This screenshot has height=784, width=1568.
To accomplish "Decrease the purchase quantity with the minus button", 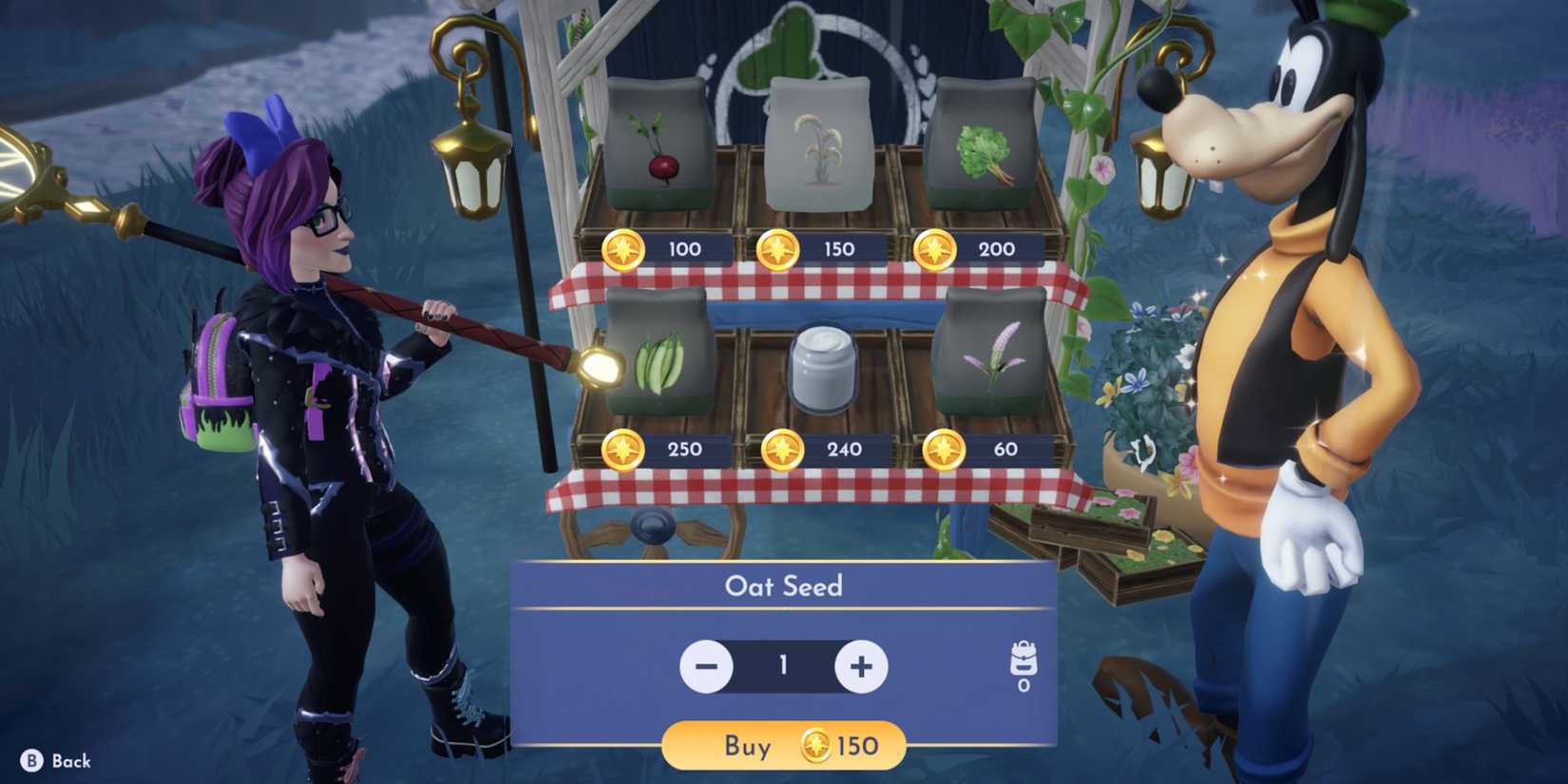I will pos(705,666).
